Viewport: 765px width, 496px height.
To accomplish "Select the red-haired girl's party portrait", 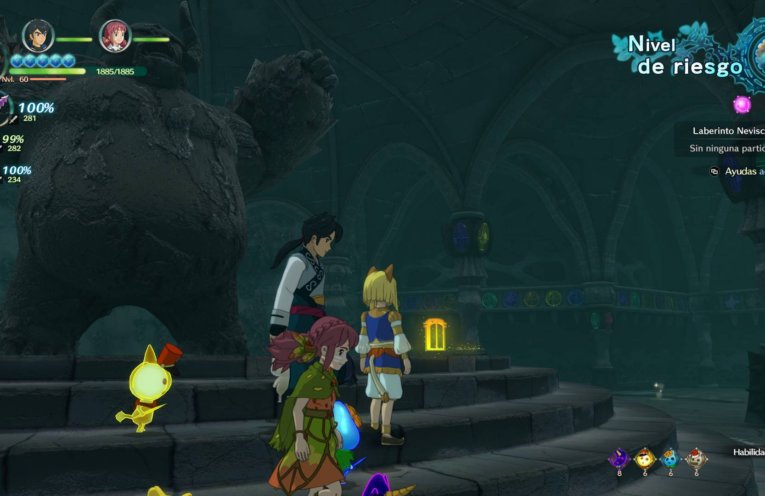I will (x=115, y=37).
